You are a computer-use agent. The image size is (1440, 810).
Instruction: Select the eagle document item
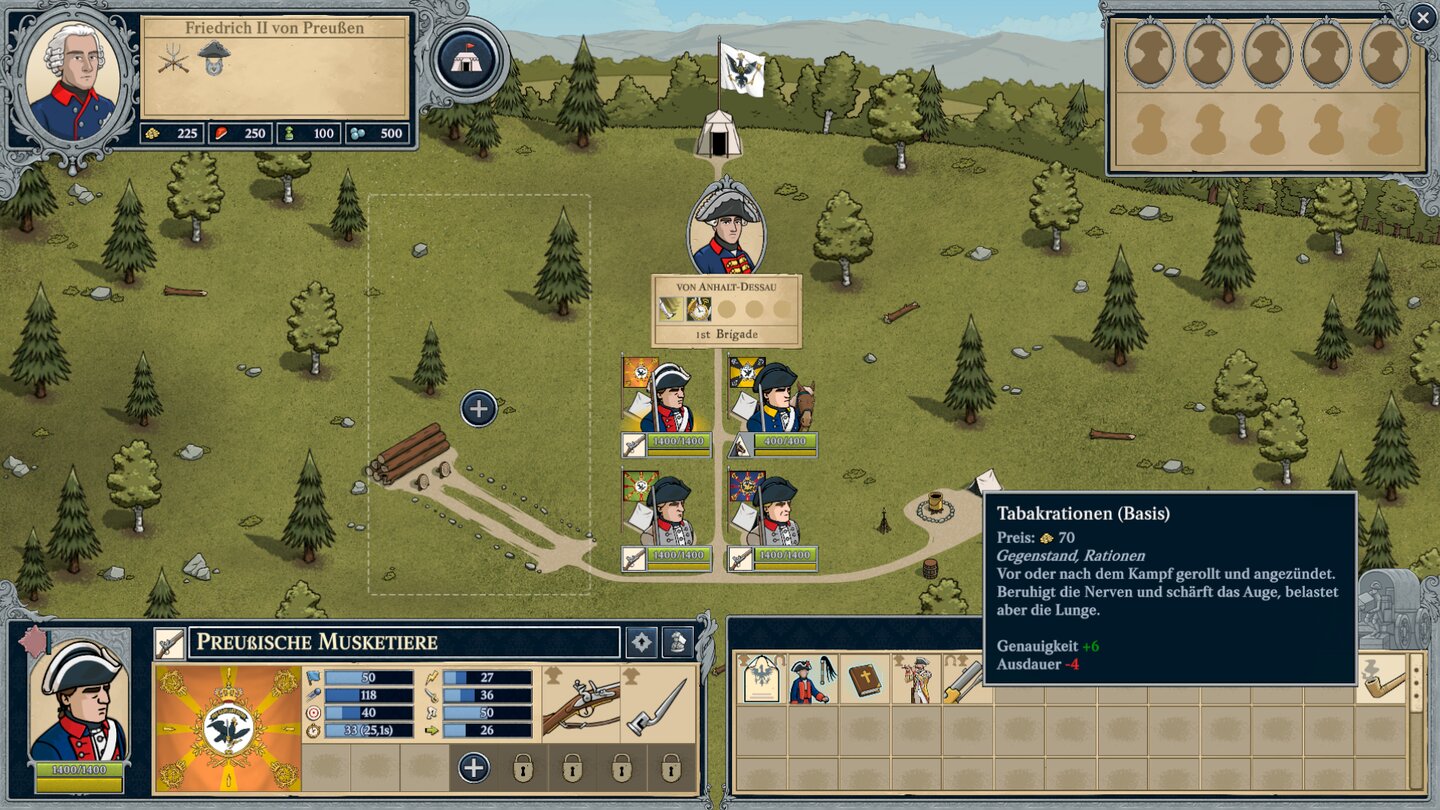pyautogui.click(x=763, y=679)
